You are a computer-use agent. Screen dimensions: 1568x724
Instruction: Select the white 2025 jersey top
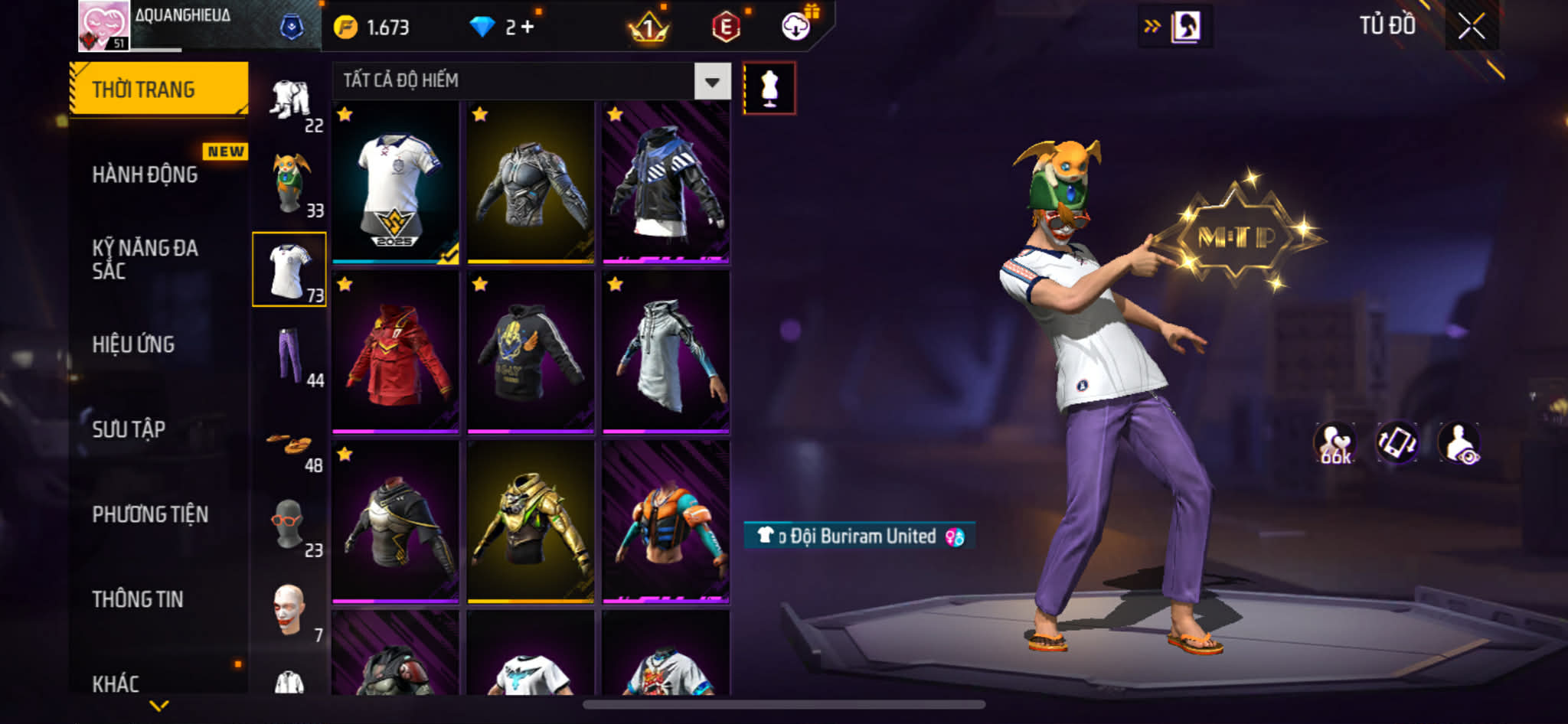tap(395, 184)
